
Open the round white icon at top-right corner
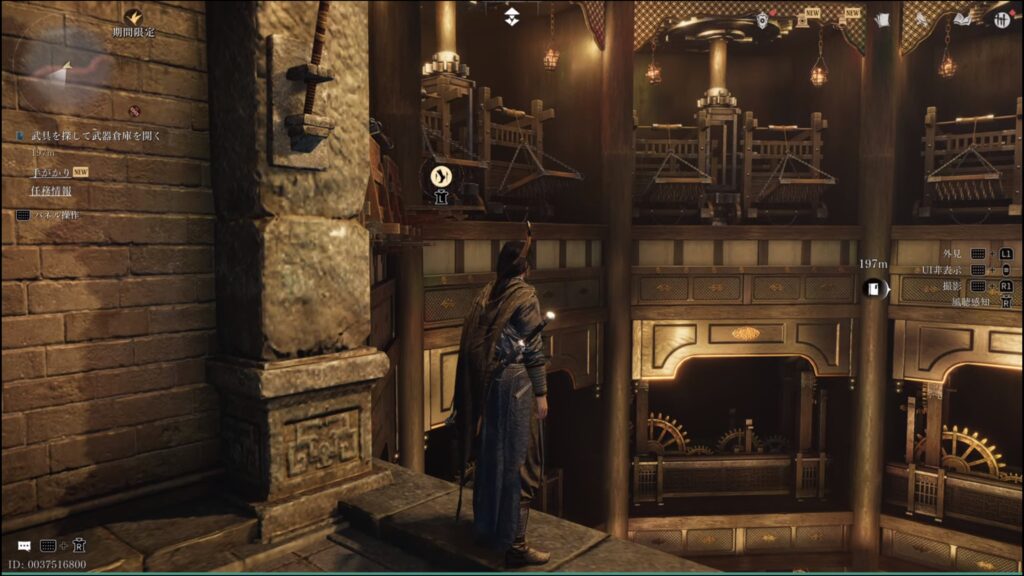point(1002,19)
